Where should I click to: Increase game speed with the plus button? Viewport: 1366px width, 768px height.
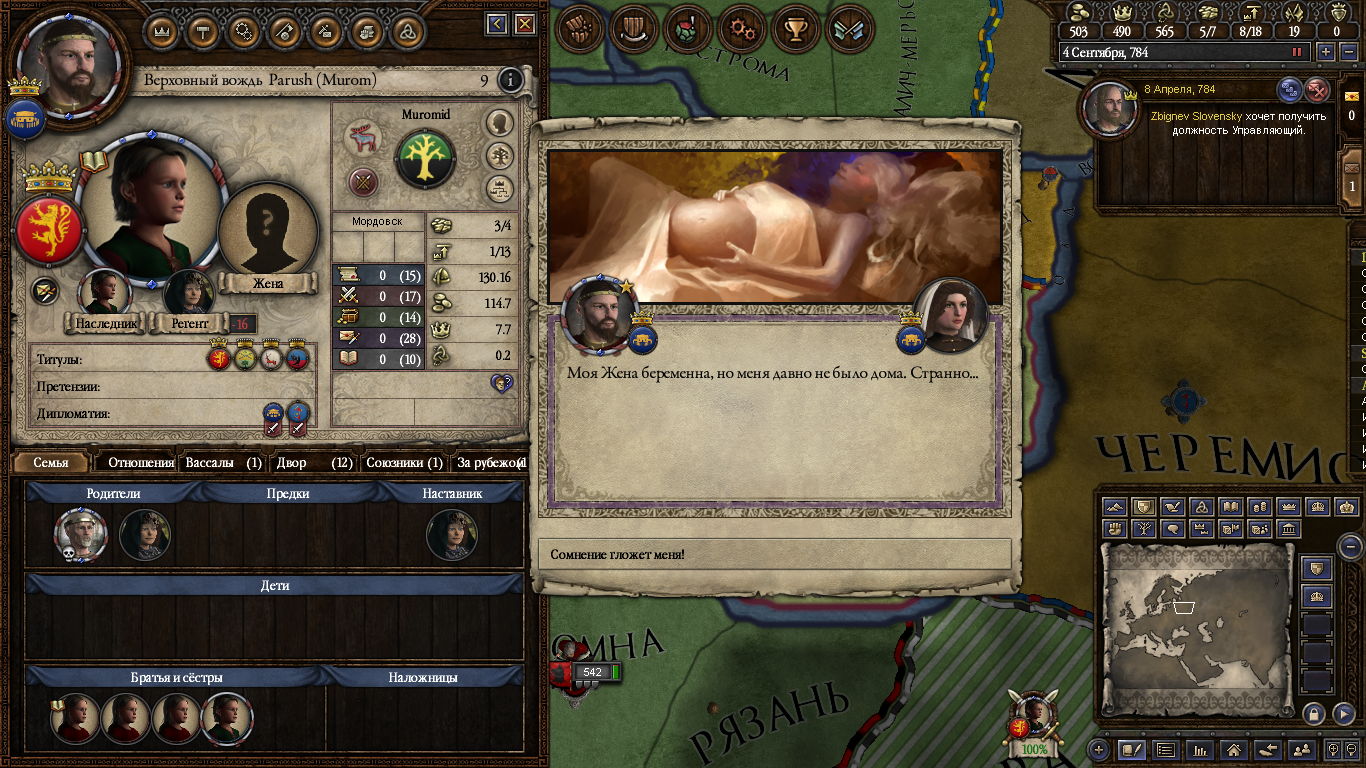tap(1326, 52)
